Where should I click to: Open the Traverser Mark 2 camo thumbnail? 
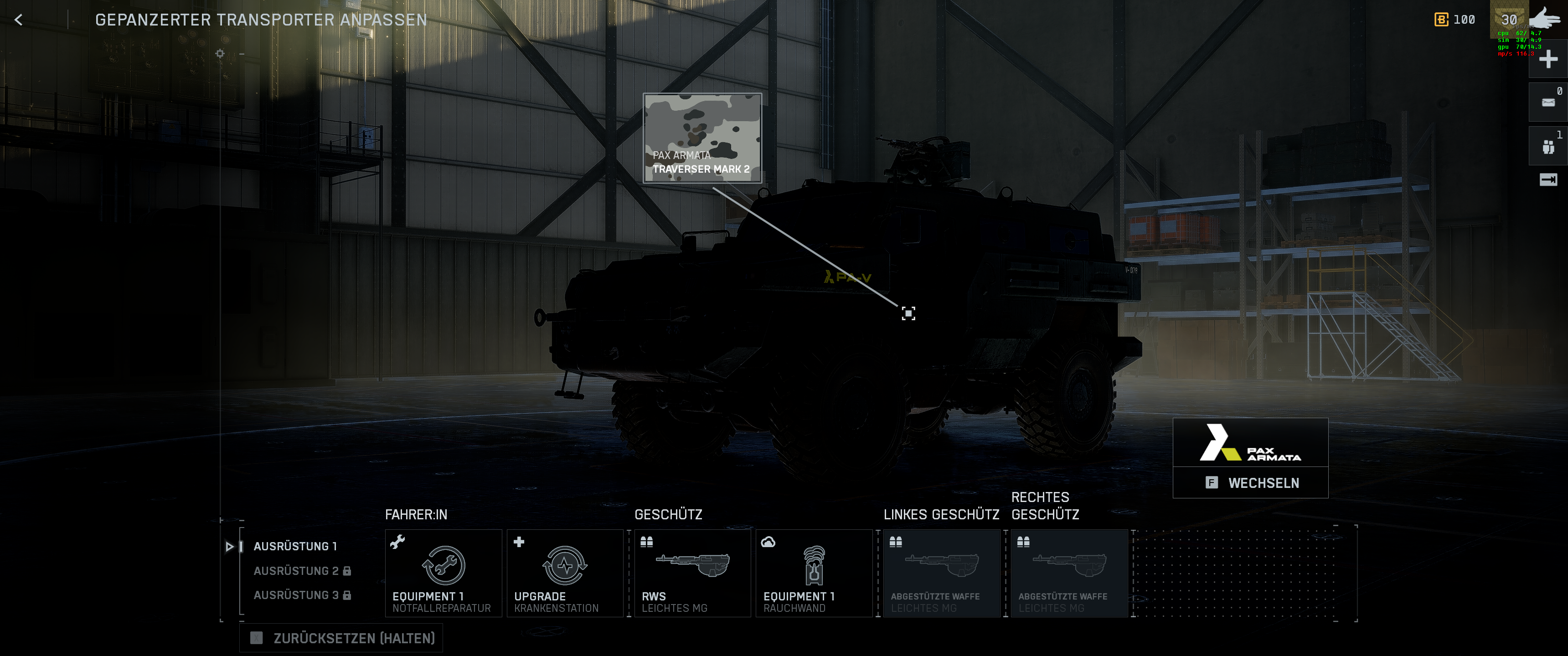(702, 138)
